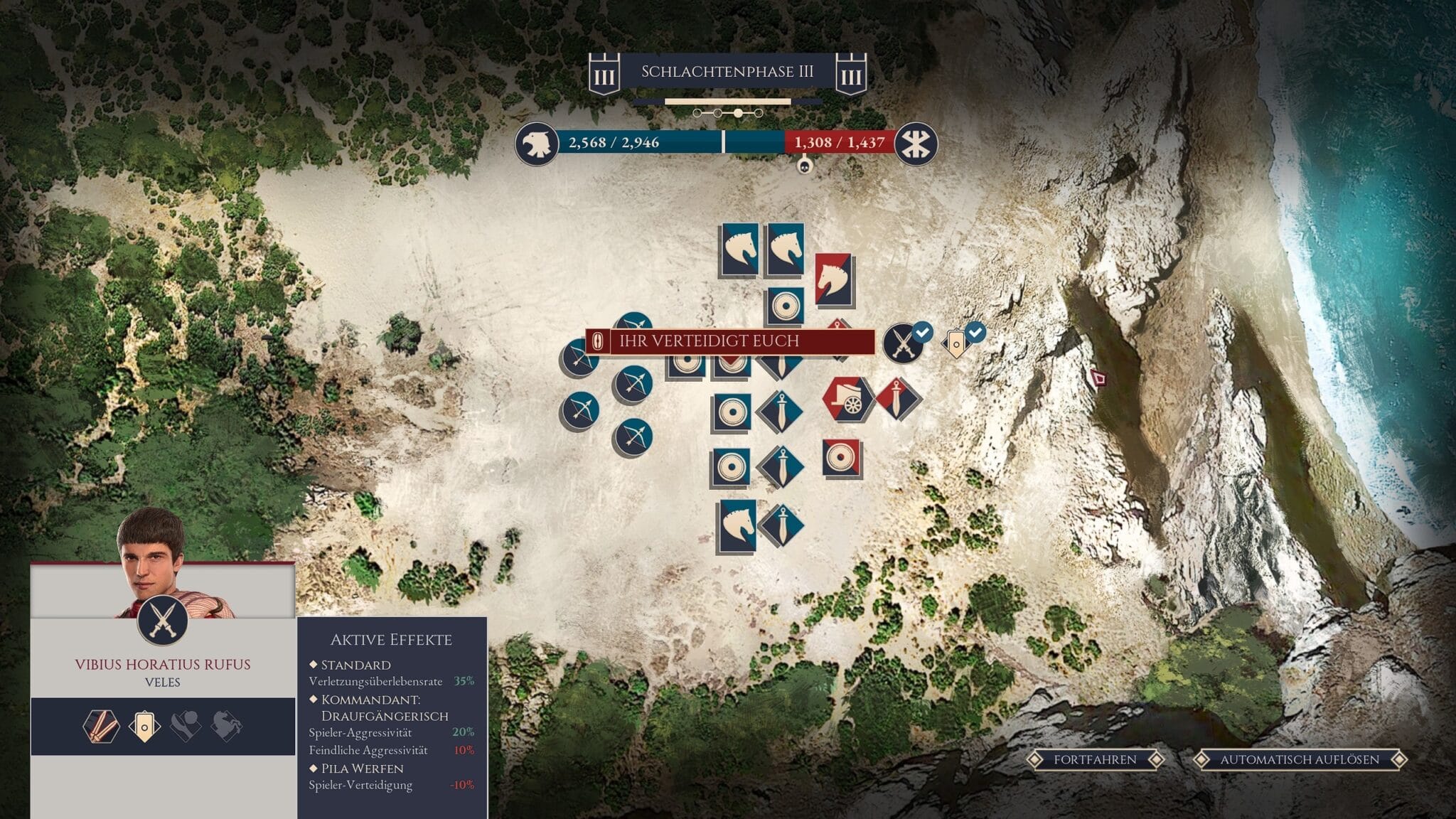This screenshot has height=819, width=1456.
Task: Click the enemy faction emblem beside red bar
Action: pos(916,143)
